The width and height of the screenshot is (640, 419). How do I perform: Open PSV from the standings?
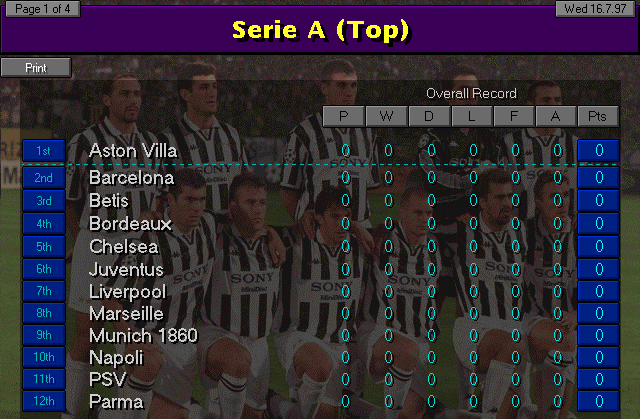(106, 381)
